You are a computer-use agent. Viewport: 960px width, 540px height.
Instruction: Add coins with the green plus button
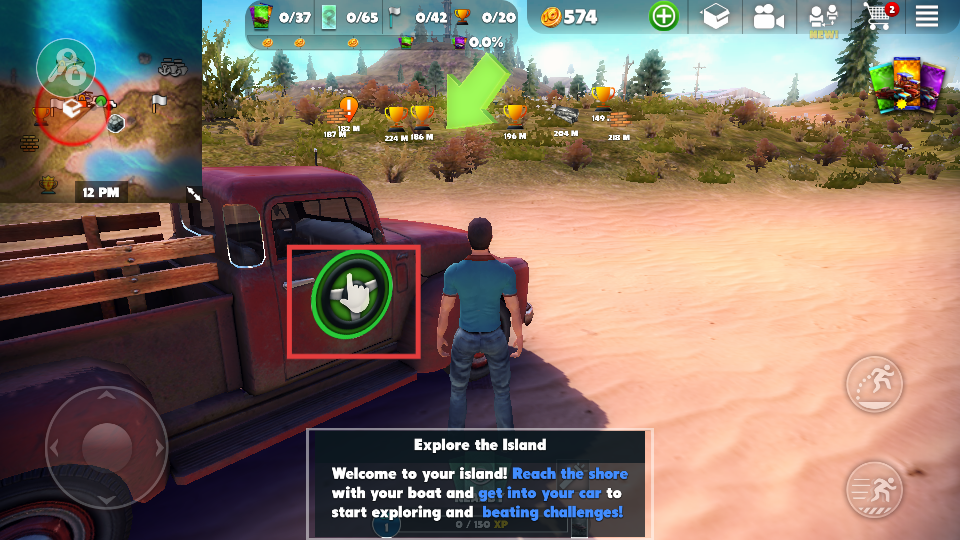pos(663,17)
